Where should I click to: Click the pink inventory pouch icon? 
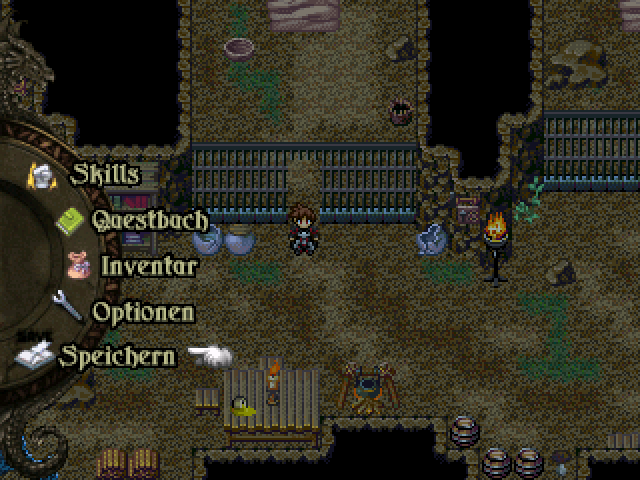tap(80, 265)
